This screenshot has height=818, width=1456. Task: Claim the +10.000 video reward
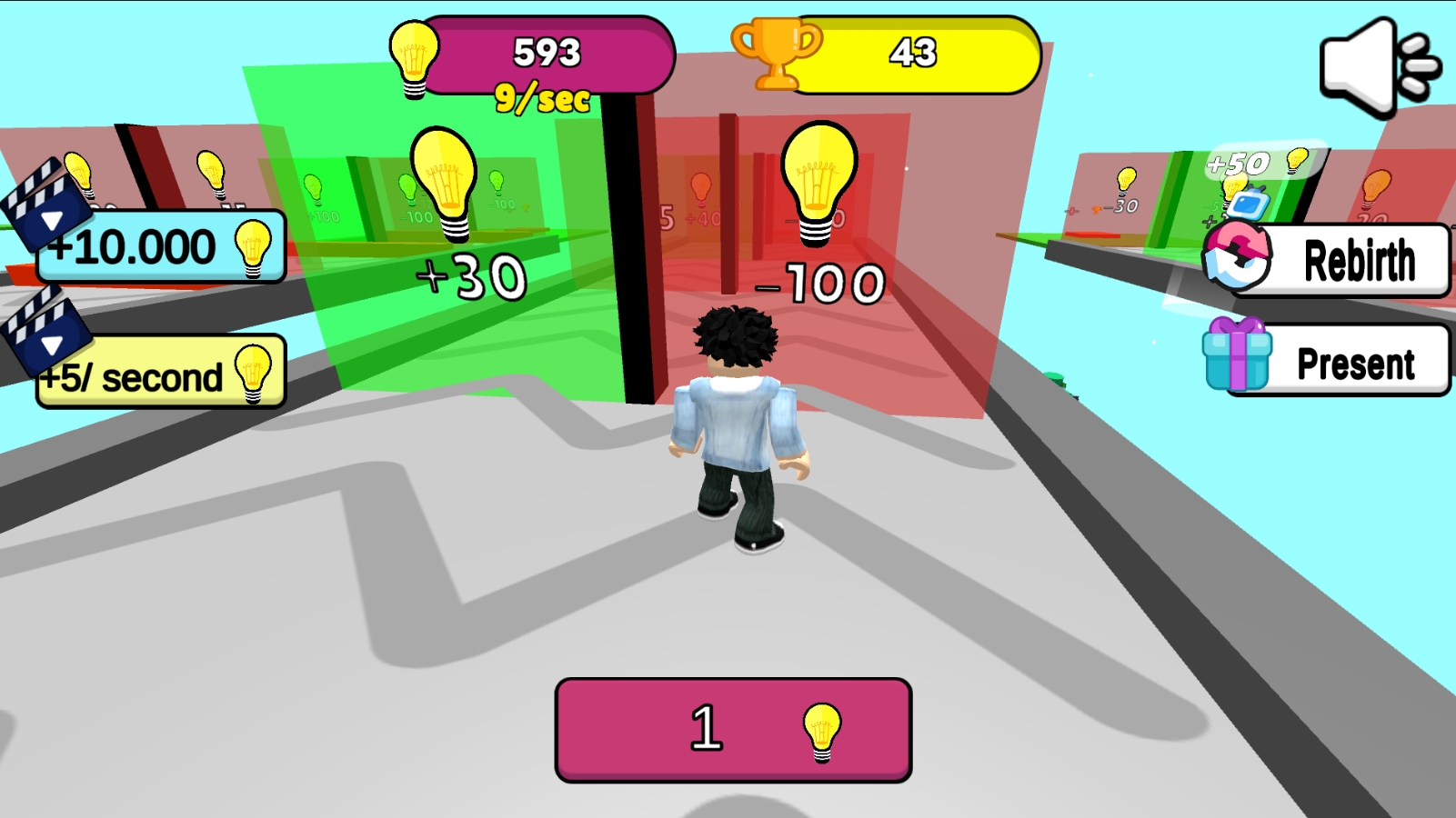[x=138, y=244]
